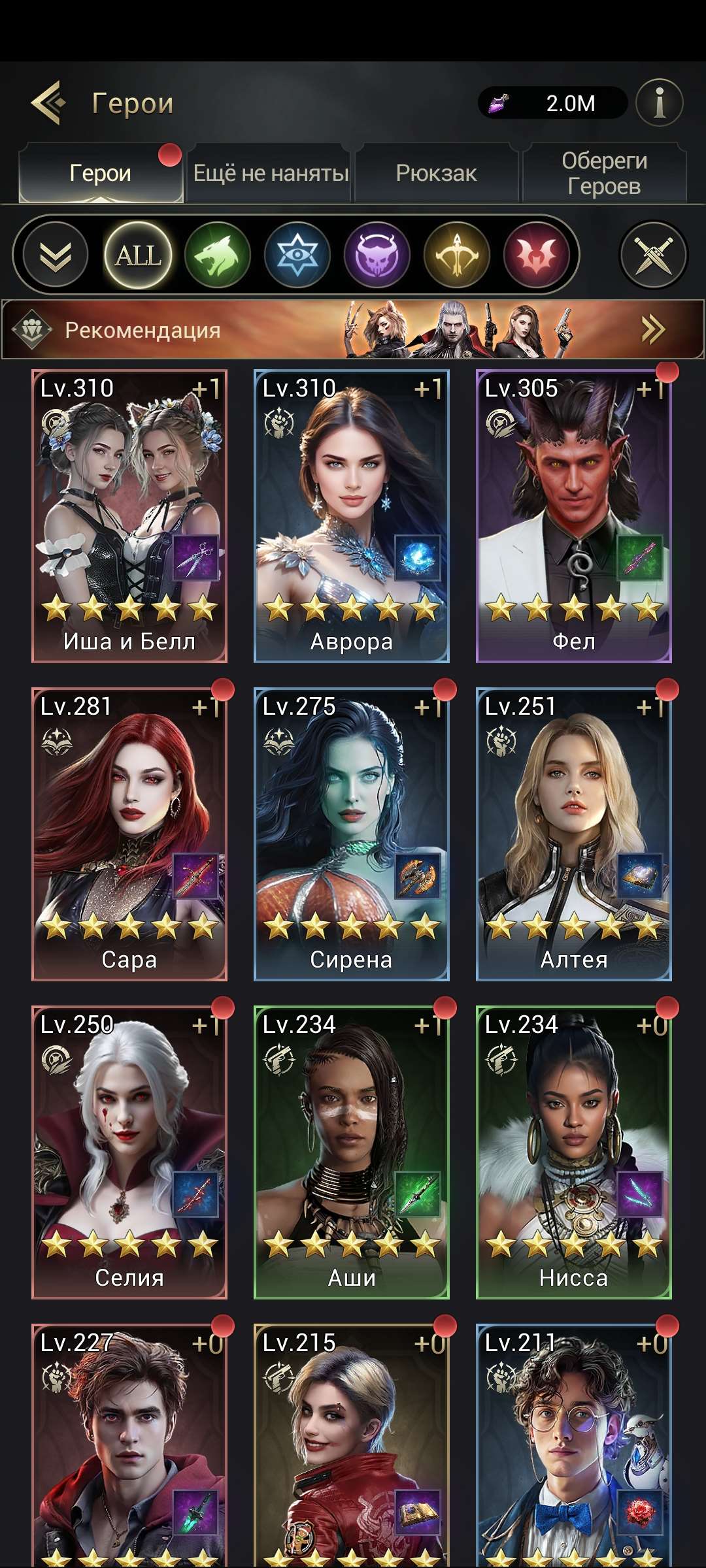Viewport: 706px width, 1568px height.
Task: Select the Сирена hero card
Action: point(352,834)
